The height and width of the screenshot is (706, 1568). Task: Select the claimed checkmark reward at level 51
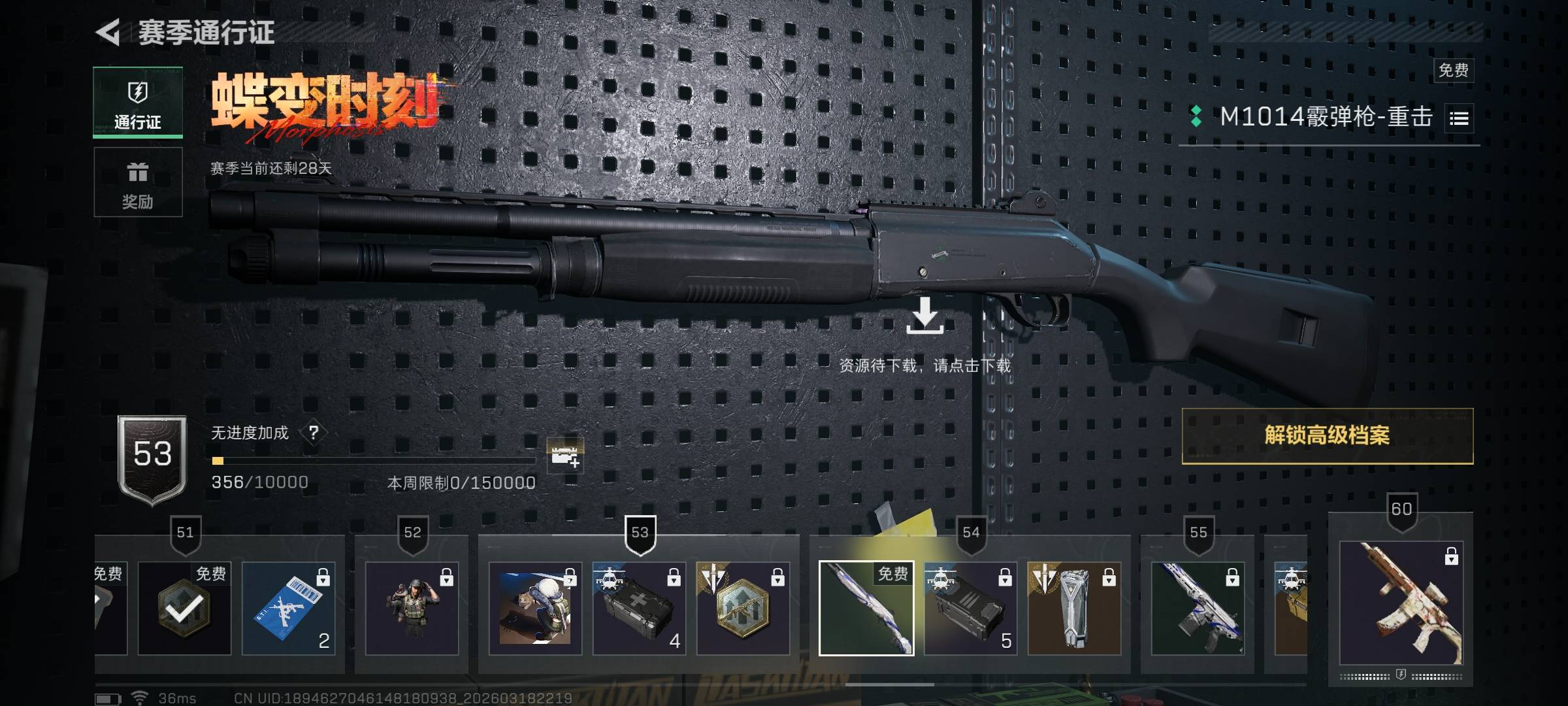184,609
